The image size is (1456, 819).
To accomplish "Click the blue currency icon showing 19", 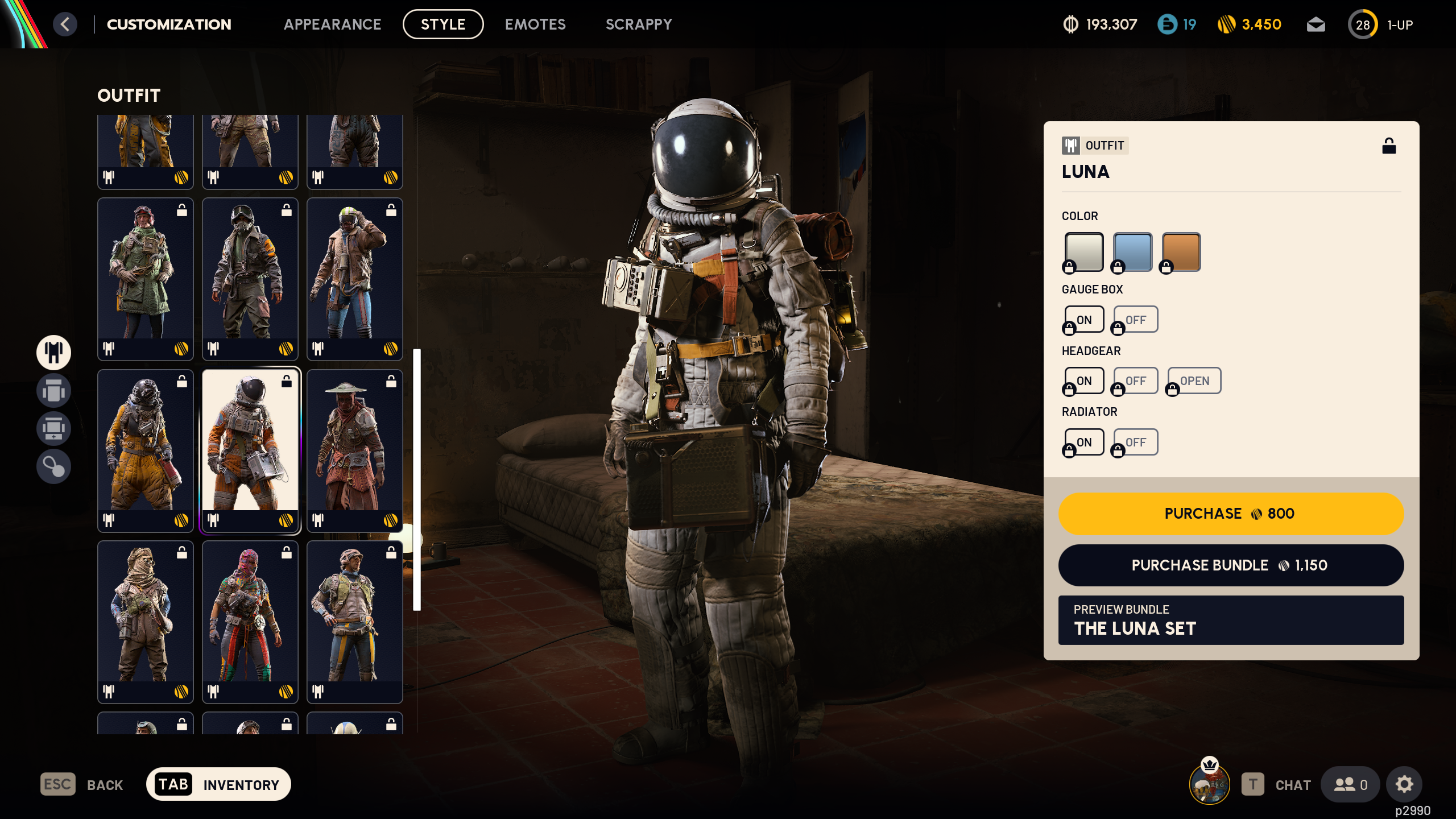I will (x=1168, y=24).
